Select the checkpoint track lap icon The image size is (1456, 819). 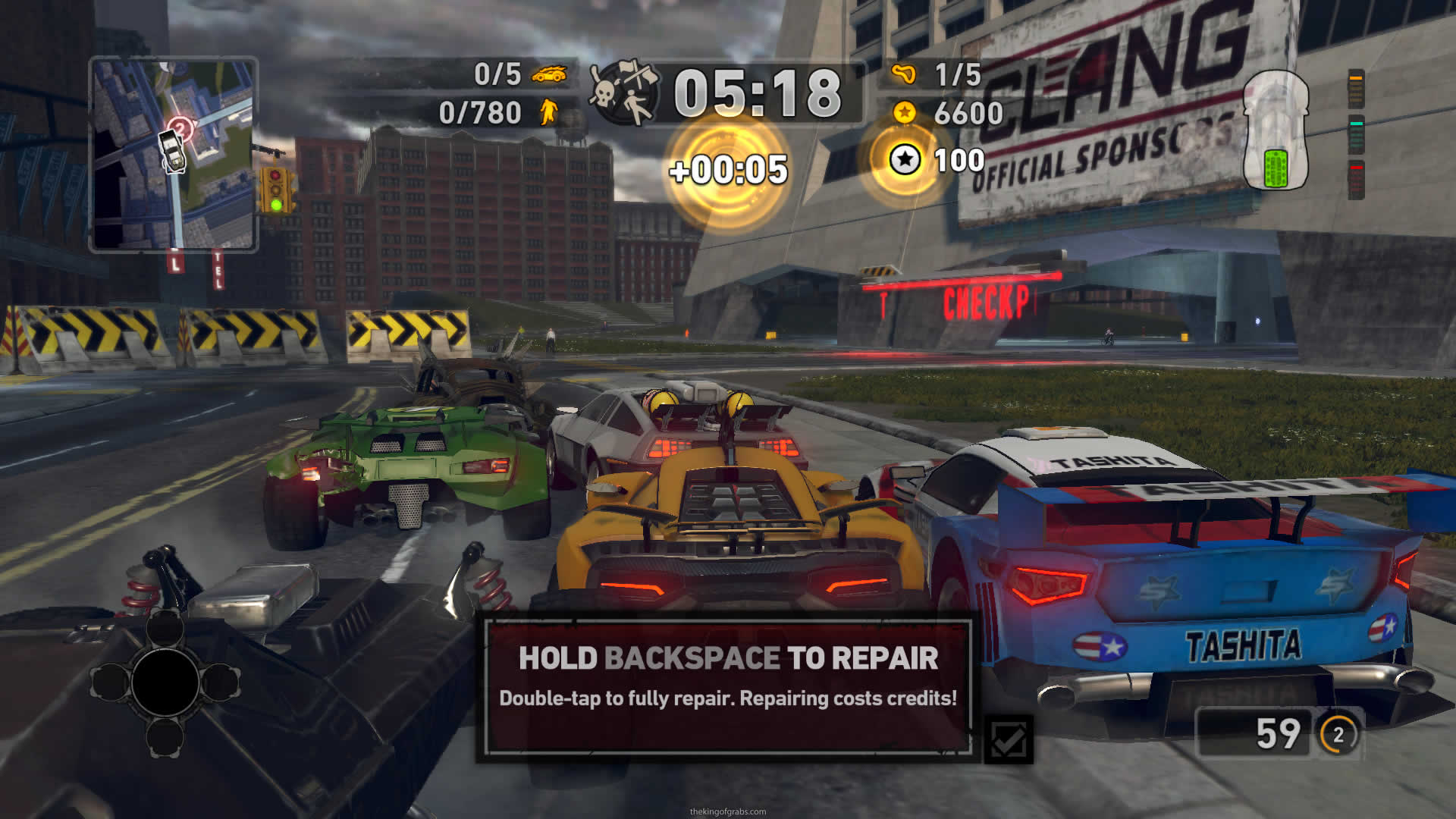(903, 74)
